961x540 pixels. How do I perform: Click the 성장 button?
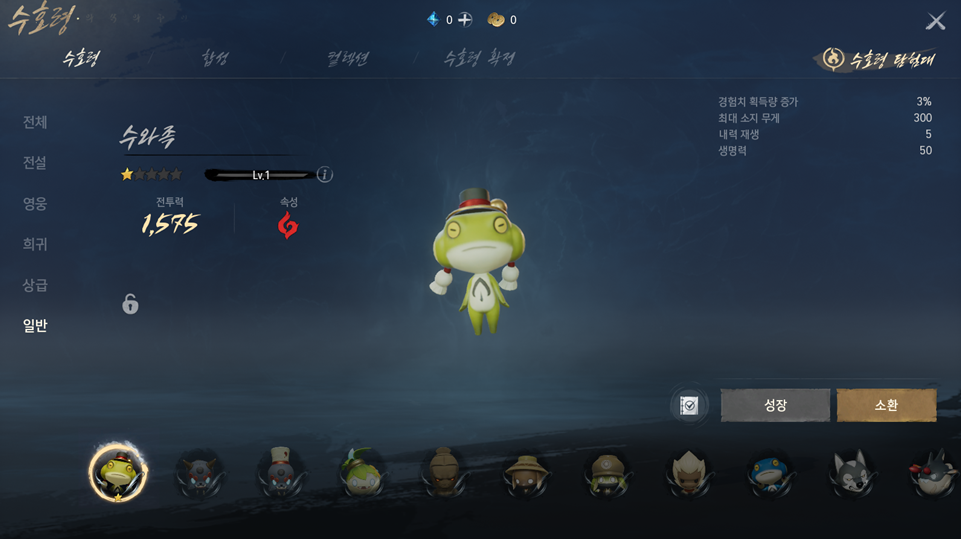pyautogui.click(x=775, y=405)
